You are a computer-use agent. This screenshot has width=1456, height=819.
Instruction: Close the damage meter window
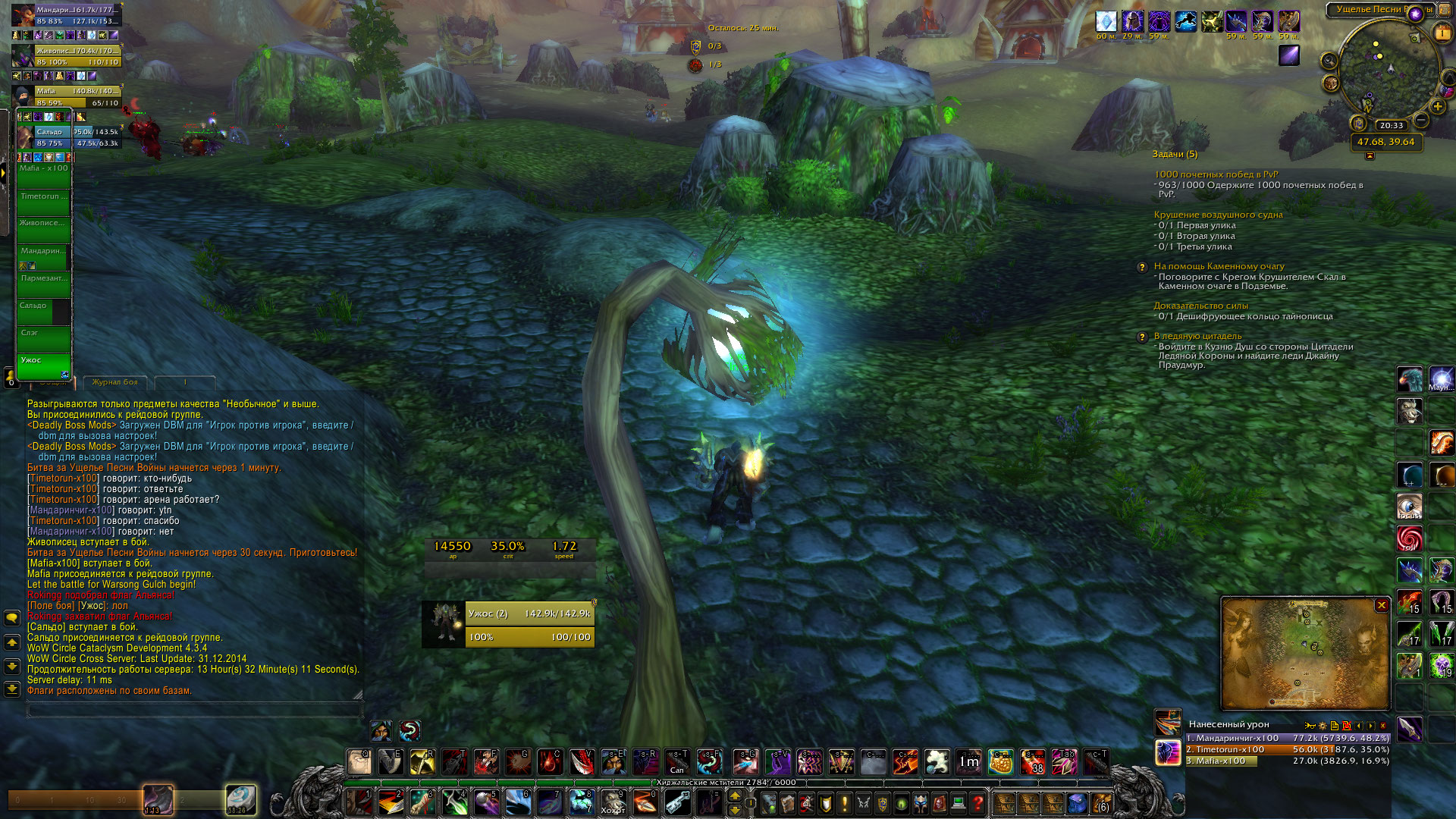point(1382,726)
